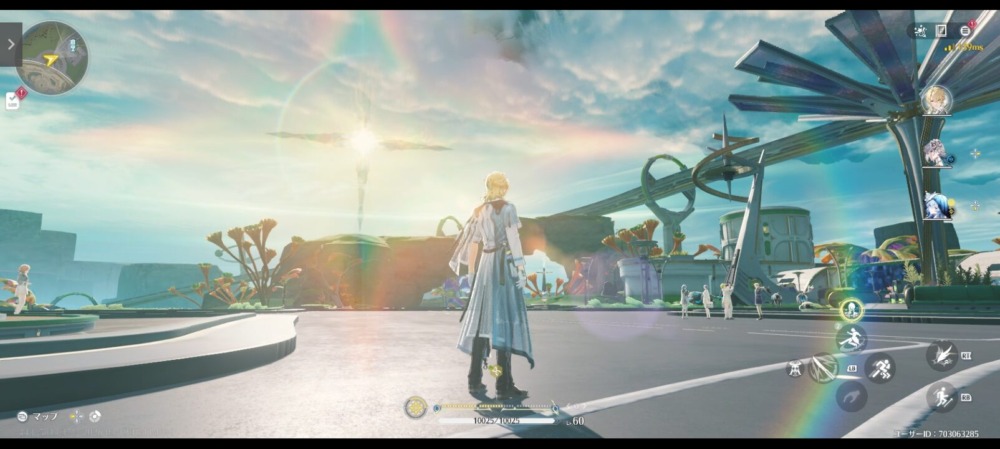This screenshot has height=449, width=1000.
Task: Trigger the crossed-swords basic attack button
Action: [x=823, y=368]
